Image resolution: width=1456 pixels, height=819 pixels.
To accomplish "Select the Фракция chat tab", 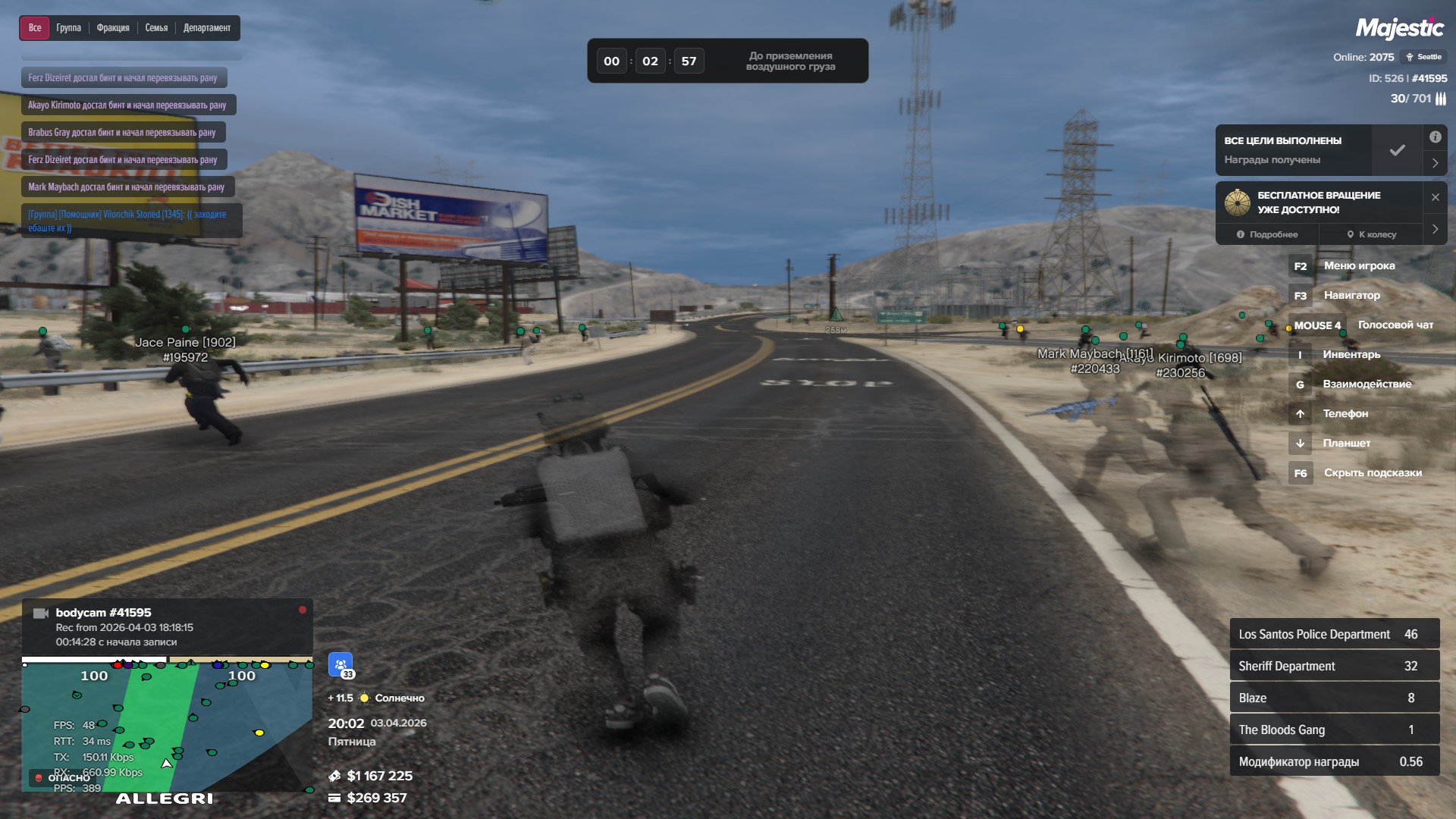I will point(113,28).
